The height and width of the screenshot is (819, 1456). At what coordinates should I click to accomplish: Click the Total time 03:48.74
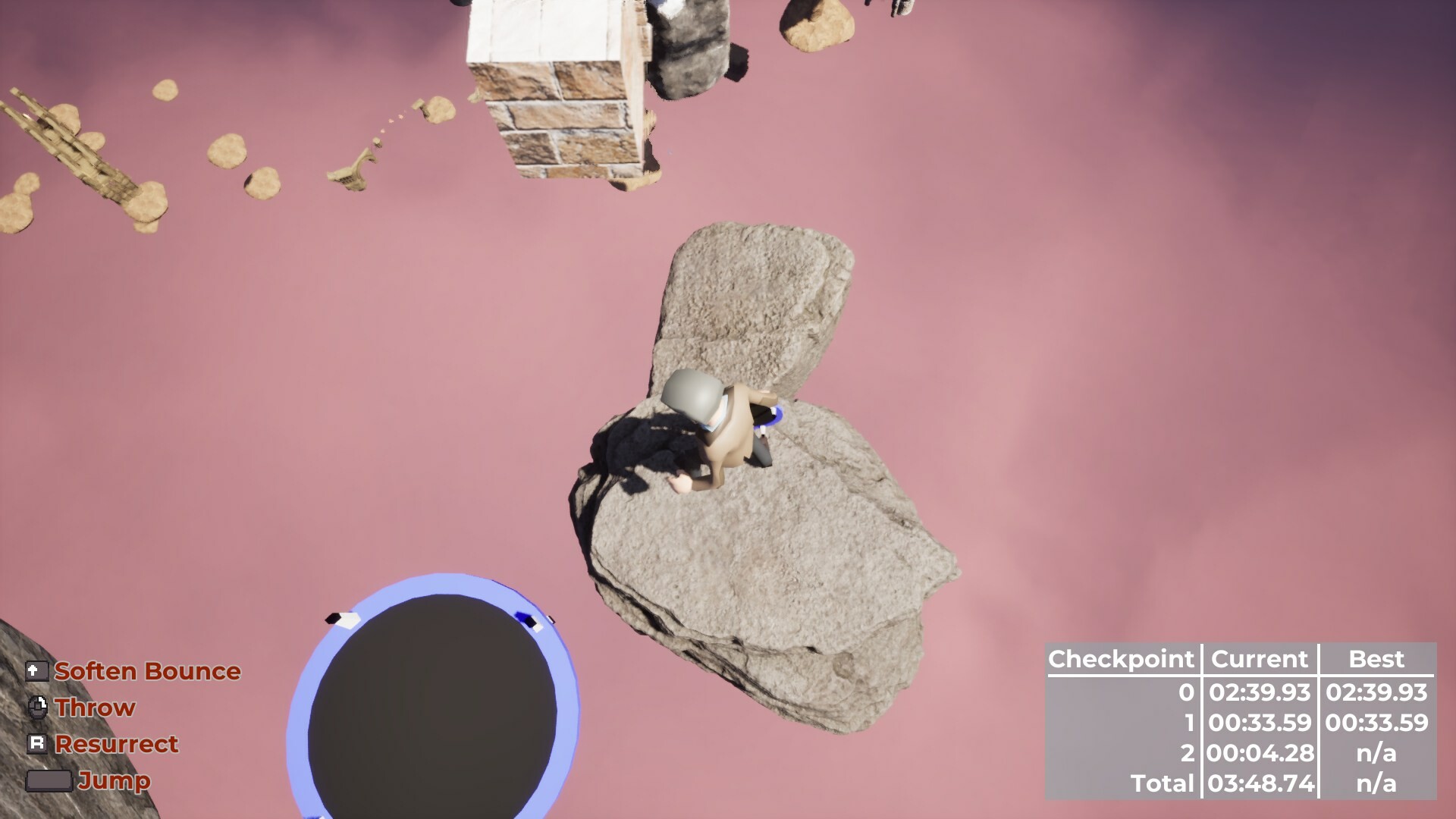[x=1259, y=784]
